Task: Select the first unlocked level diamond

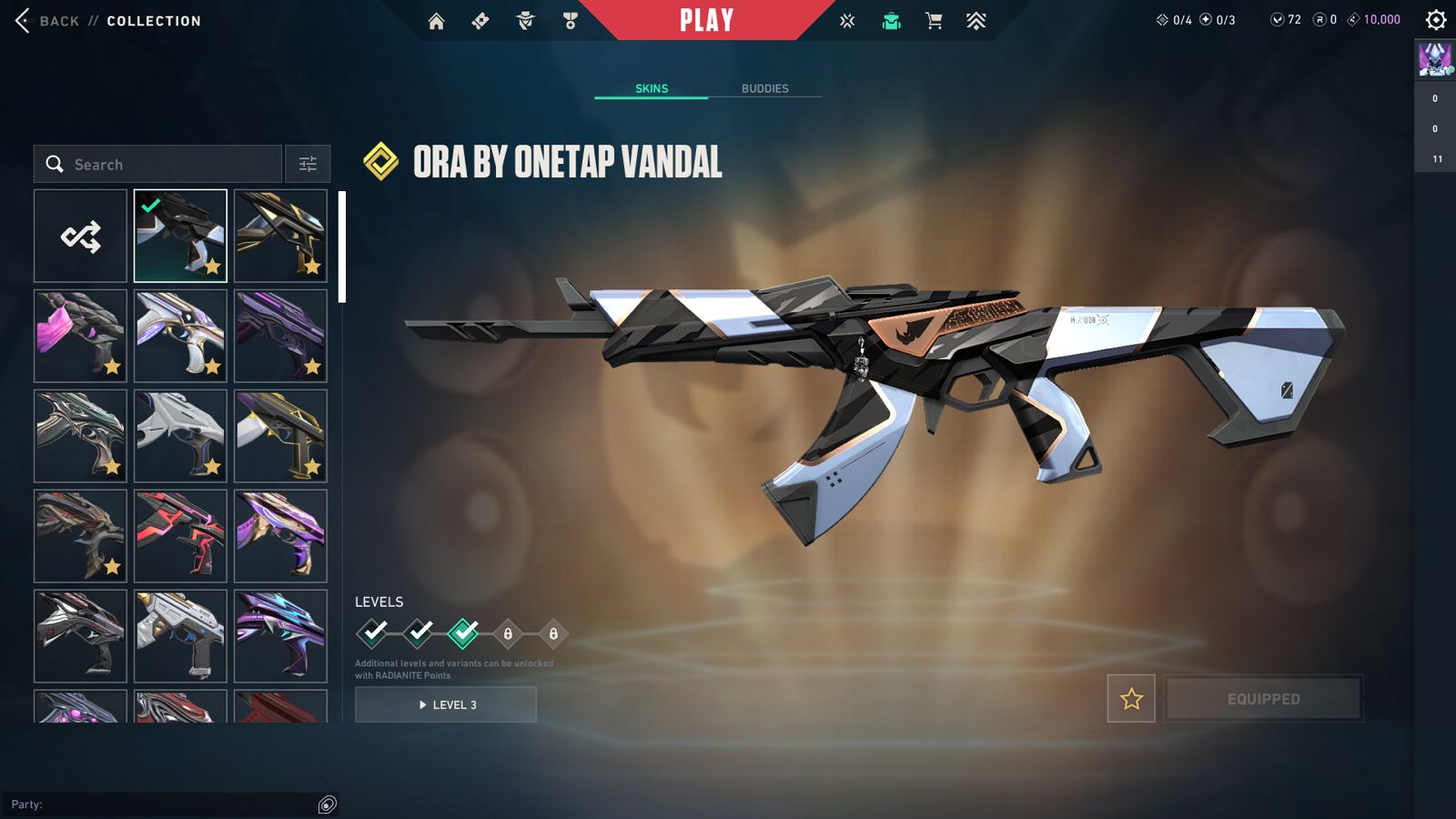Action: pos(373,632)
